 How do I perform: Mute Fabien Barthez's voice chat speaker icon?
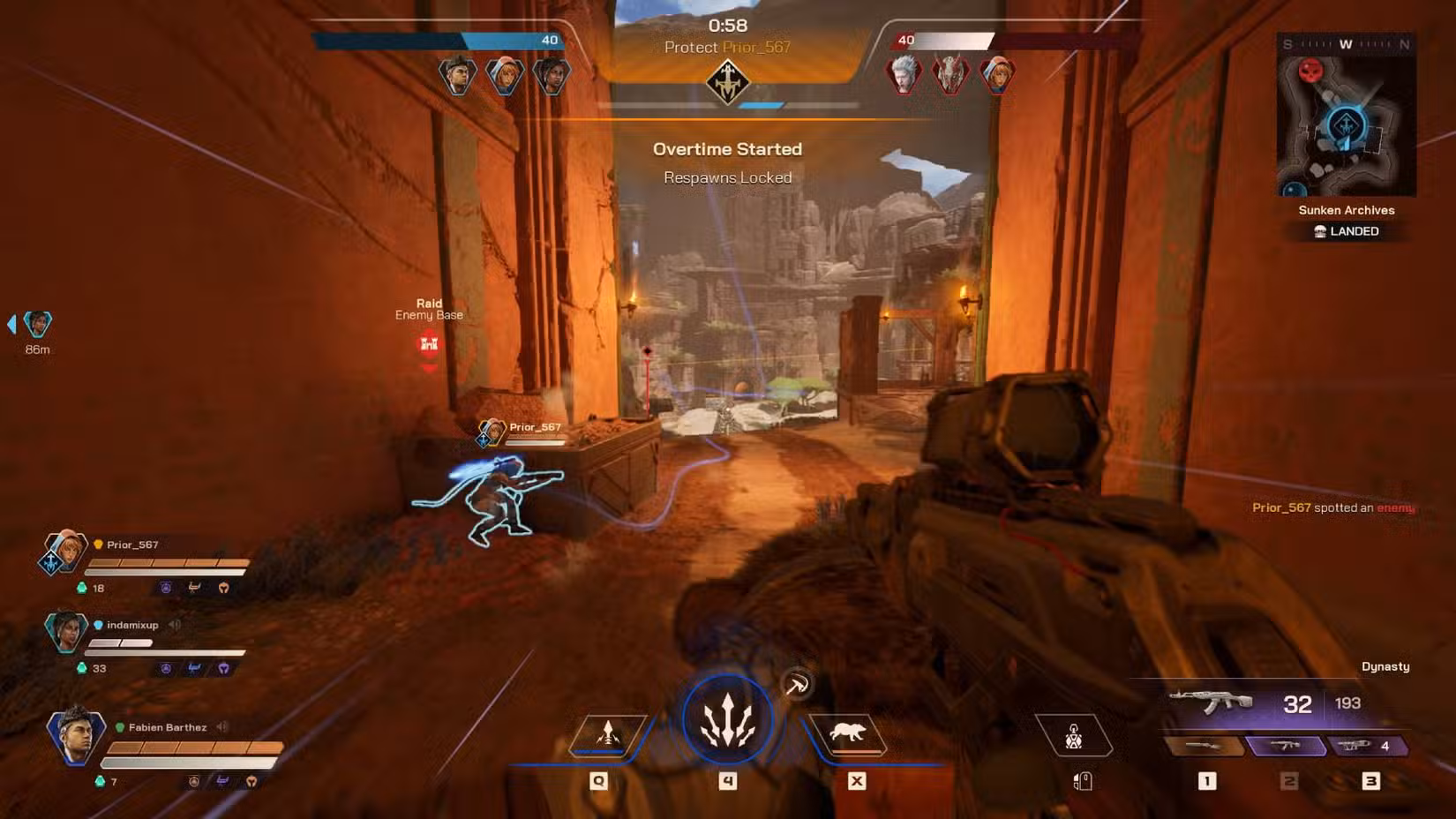pyautogui.click(x=220, y=727)
